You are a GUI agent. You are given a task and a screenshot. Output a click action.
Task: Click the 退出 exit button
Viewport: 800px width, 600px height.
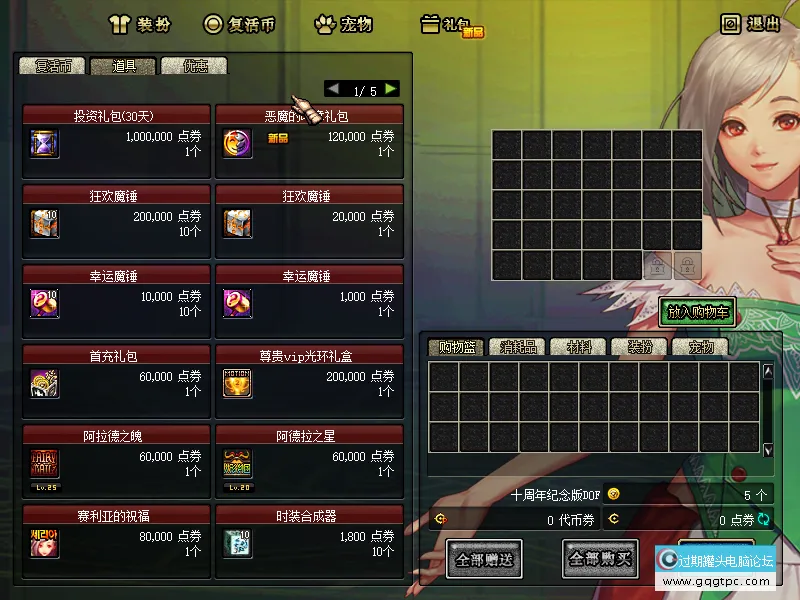[750, 24]
